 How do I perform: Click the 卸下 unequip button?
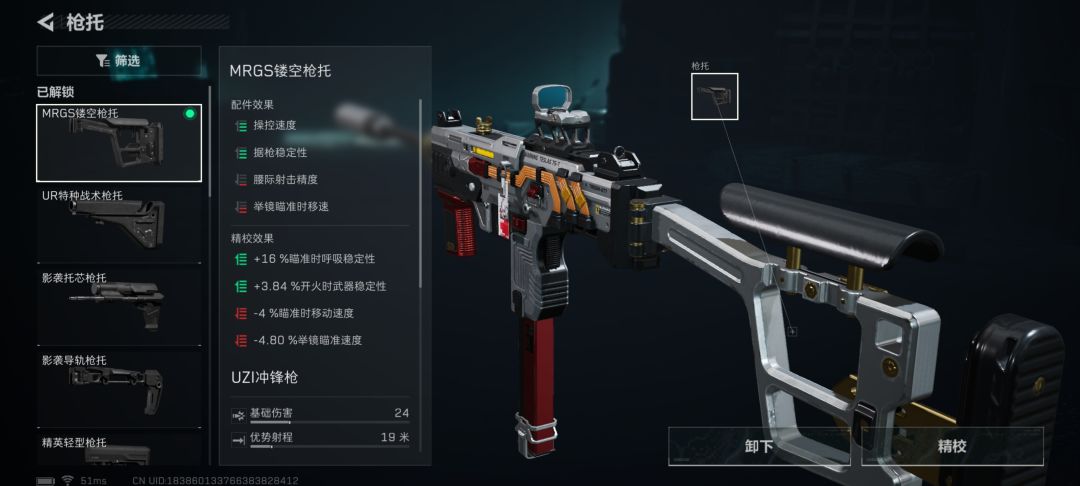click(x=759, y=447)
